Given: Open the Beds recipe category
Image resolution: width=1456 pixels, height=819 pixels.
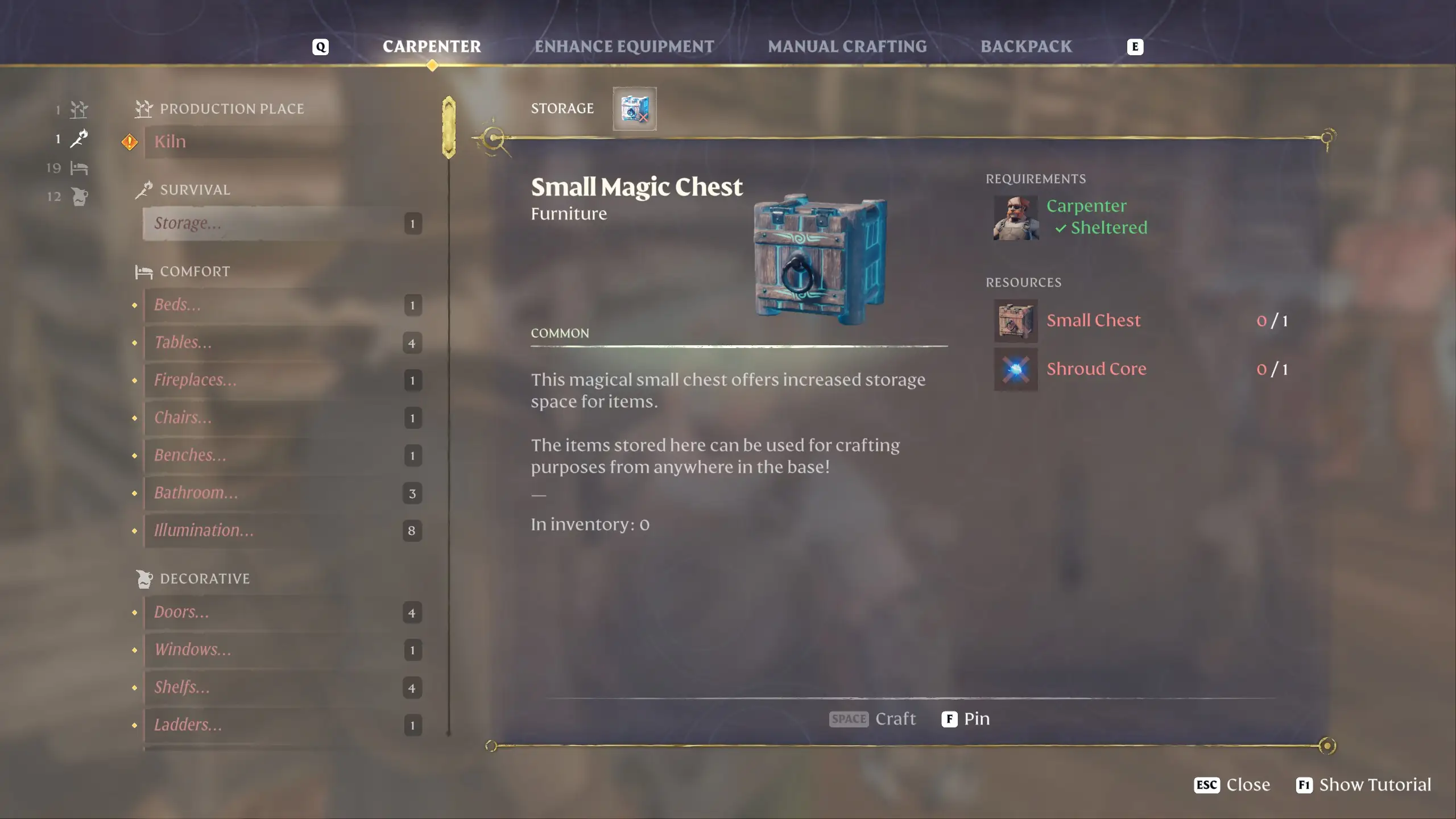Looking at the screenshot, I should coord(282,305).
